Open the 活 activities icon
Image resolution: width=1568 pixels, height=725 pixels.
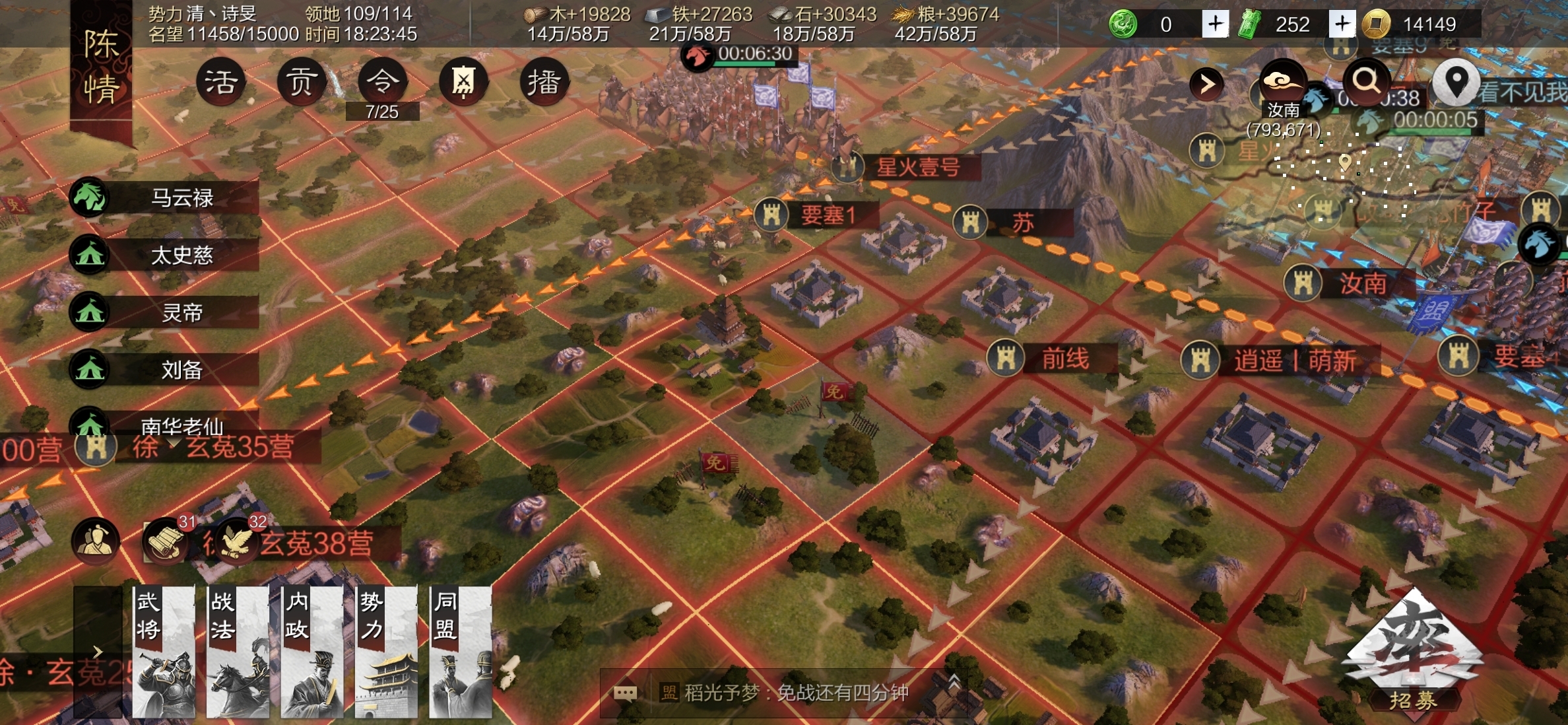220,83
